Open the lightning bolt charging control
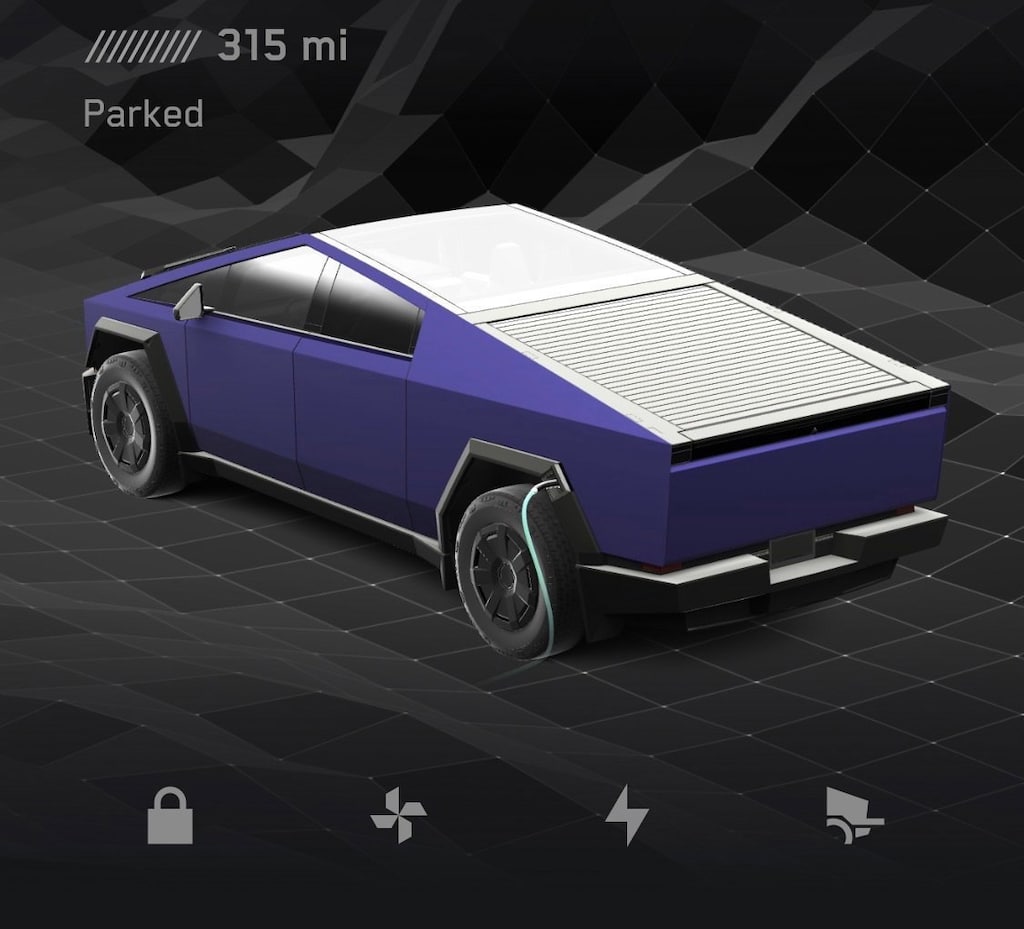Image resolution: width=1024 pixels, height=929 pixels. tap(626, 815)
